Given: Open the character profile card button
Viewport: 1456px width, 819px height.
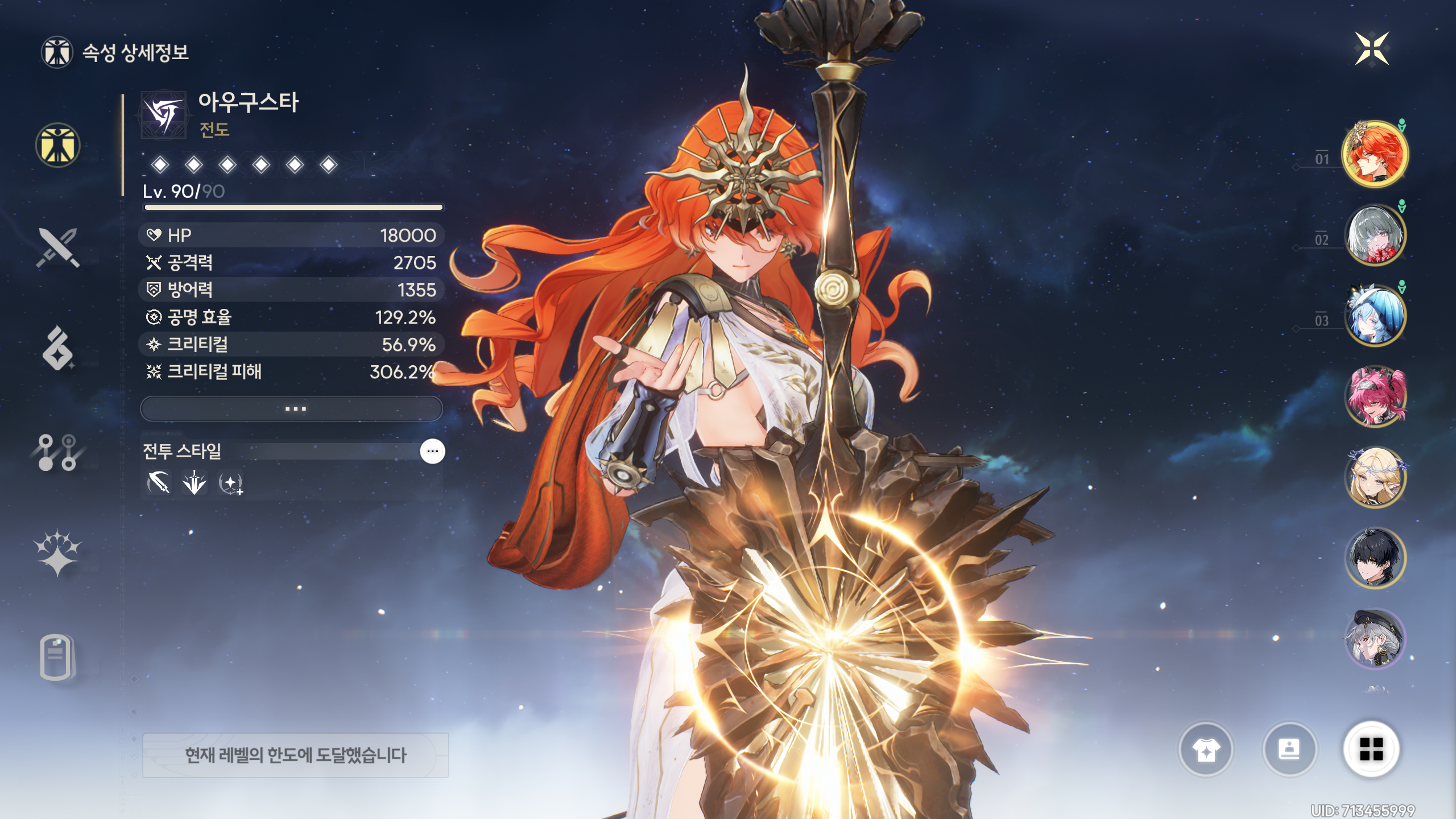Looking at the screenshot, I should click(x=1289, y=750).
